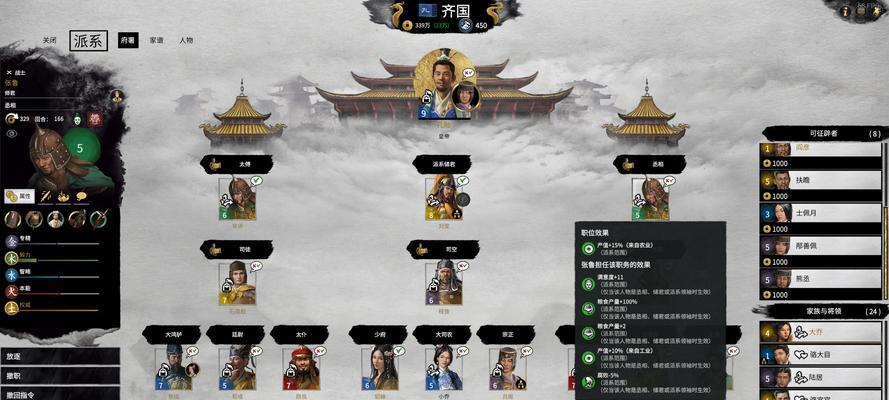Select the emperor portrait at the palace
Image resolution: width=889 pixels, height=400 pixels.
[x=437, y=85]
